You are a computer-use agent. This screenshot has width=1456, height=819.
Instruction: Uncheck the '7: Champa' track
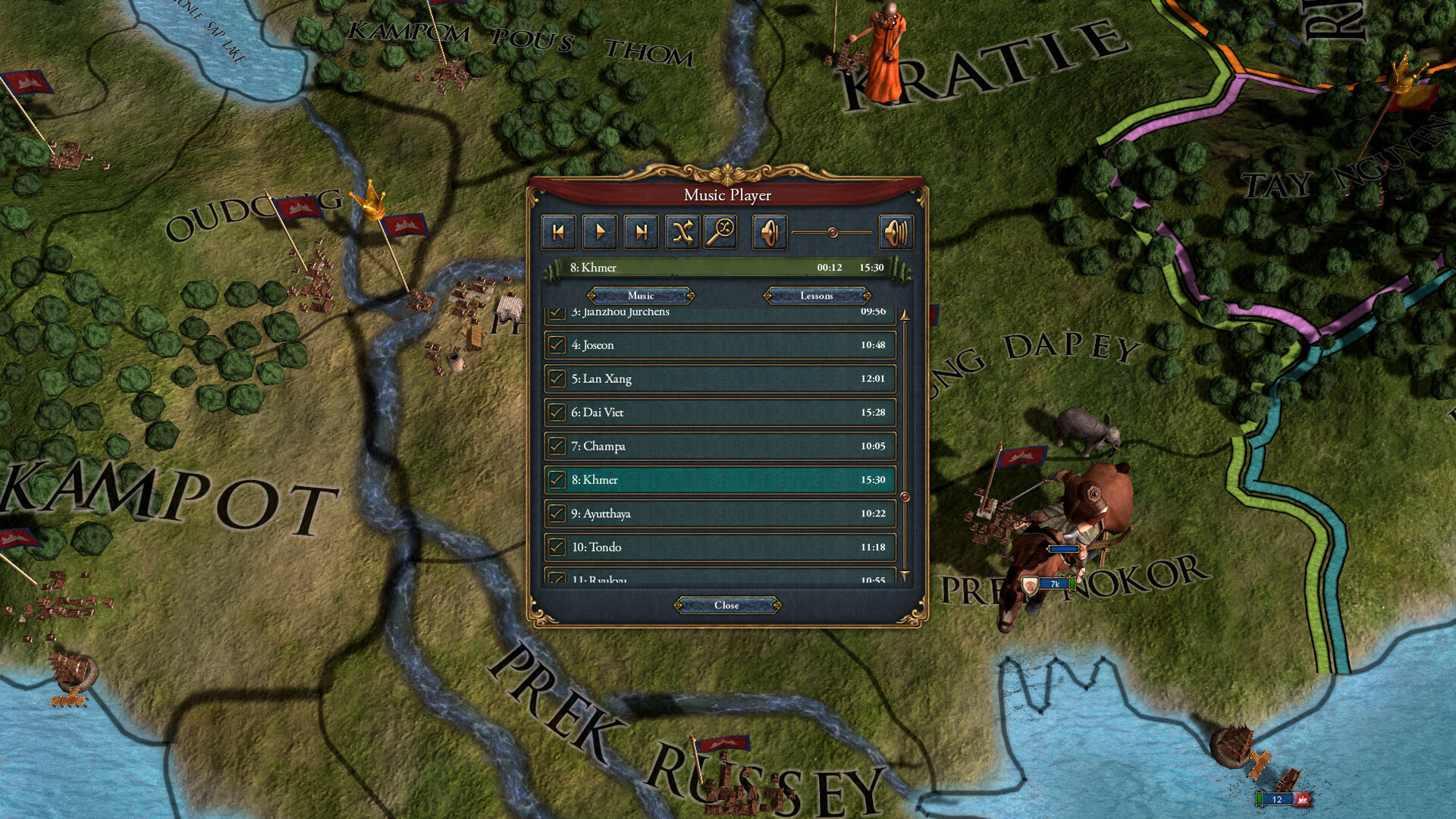(557, 446)
